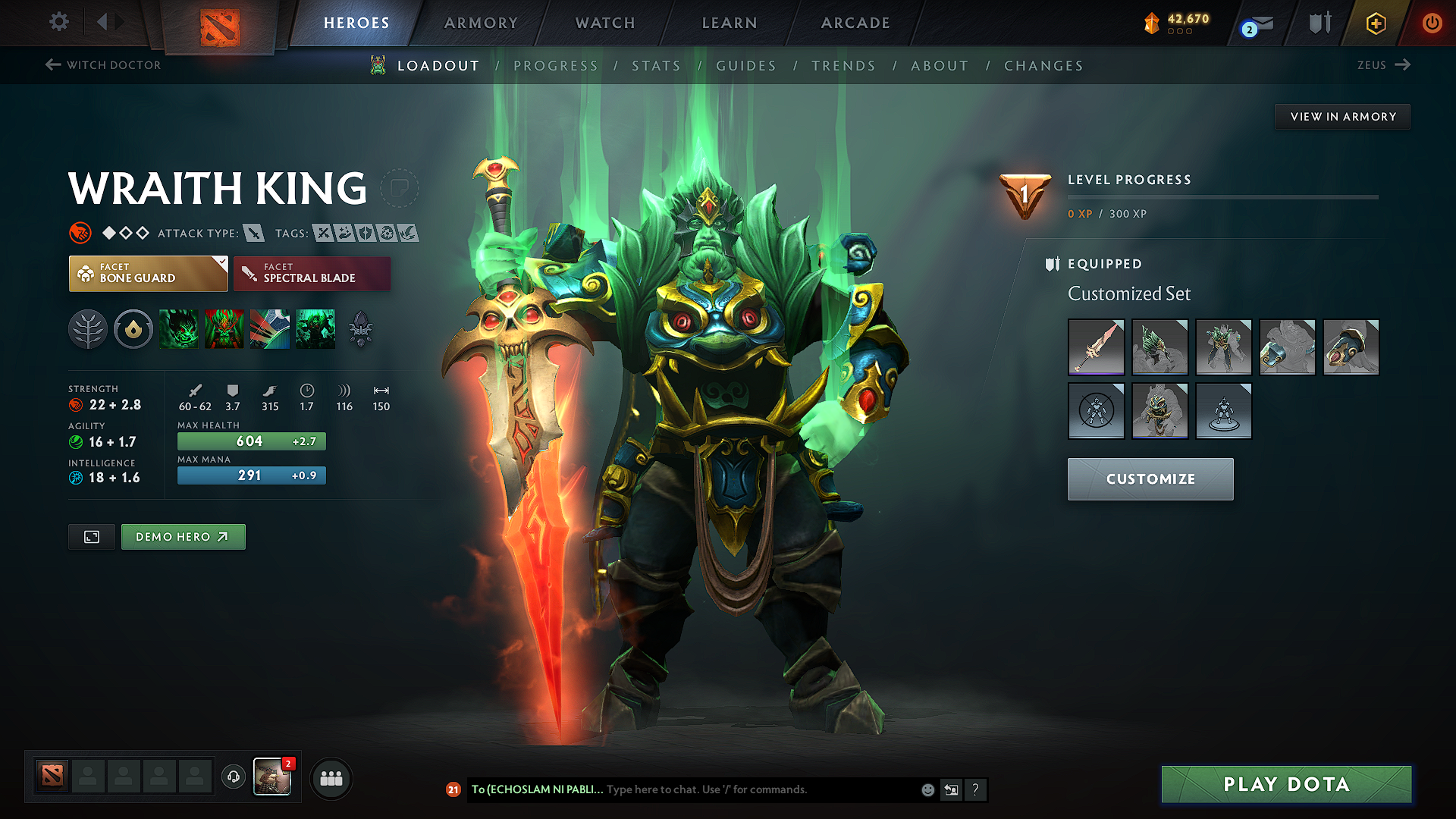
Task: Switch facet to Spectral Blade
Action: pyautogui.click(x=312, y=274)
